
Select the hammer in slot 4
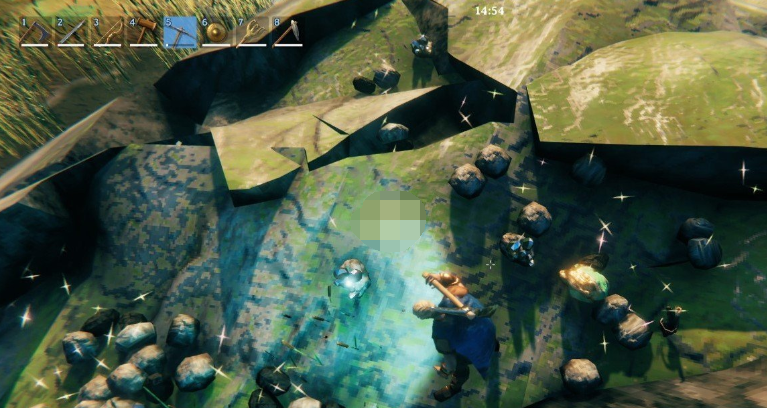tap(144, 32)
